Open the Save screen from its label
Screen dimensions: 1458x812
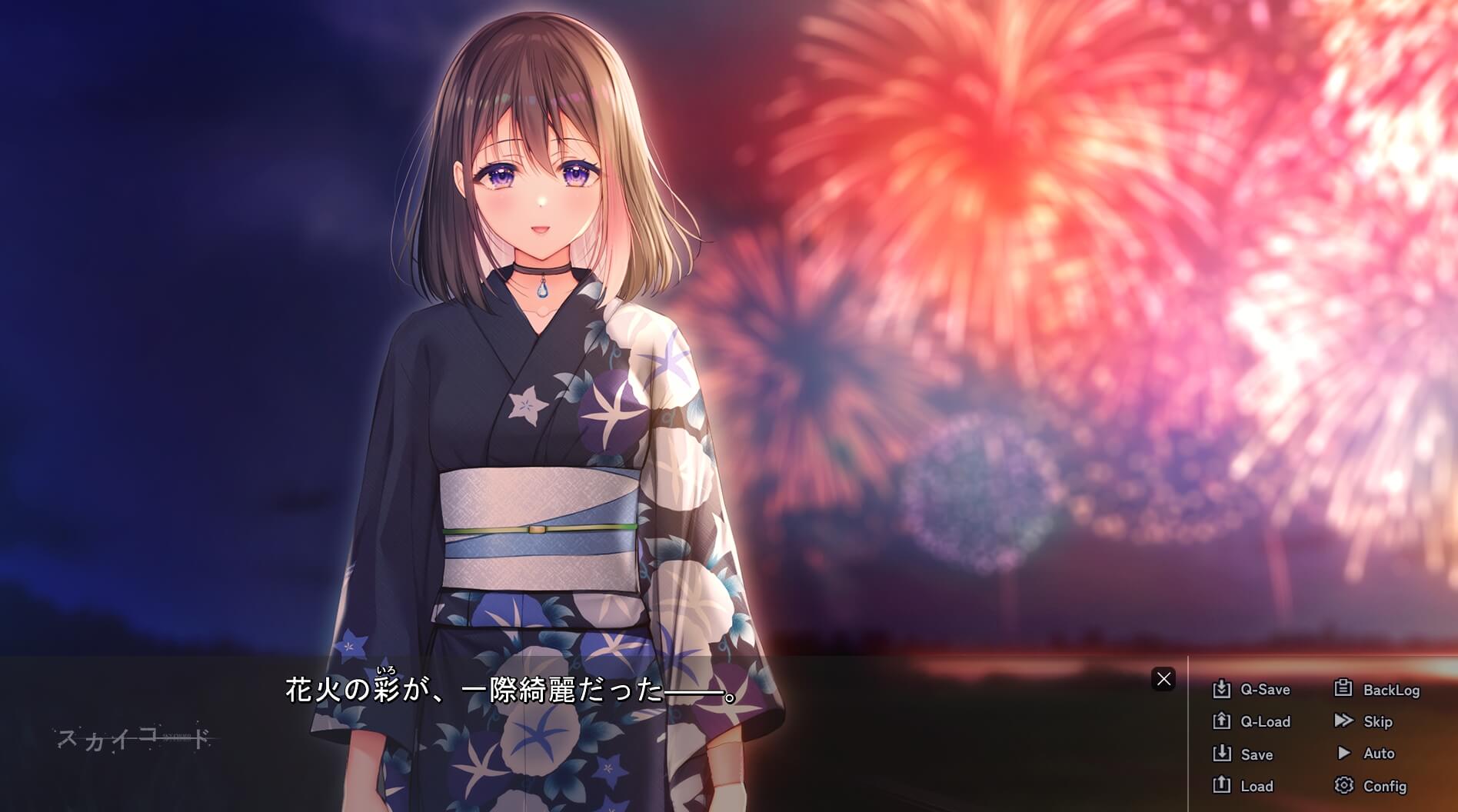pyautogui.click(x=1258, y=754)
